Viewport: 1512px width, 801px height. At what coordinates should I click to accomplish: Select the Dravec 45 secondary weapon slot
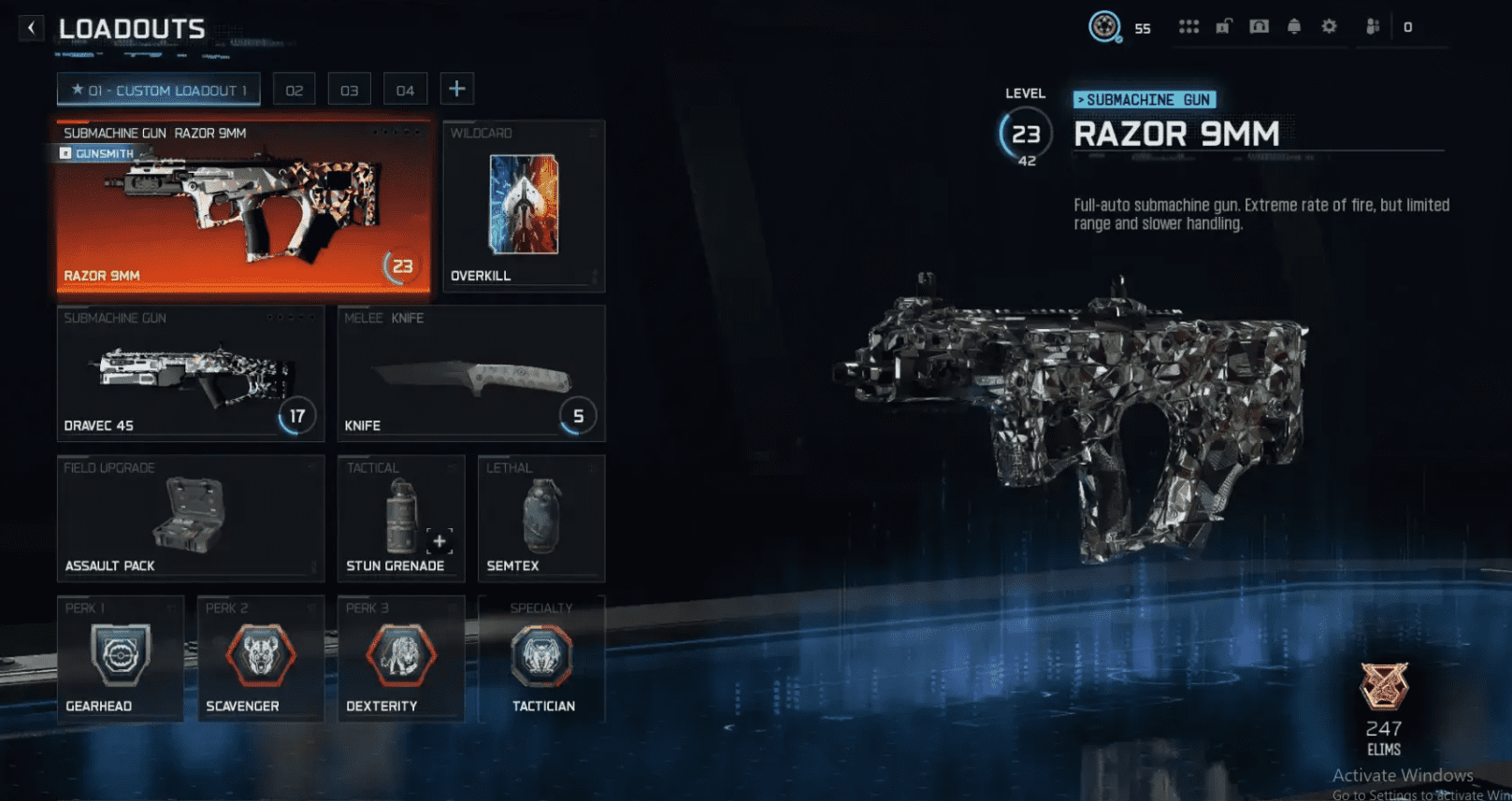coord(190,373)
